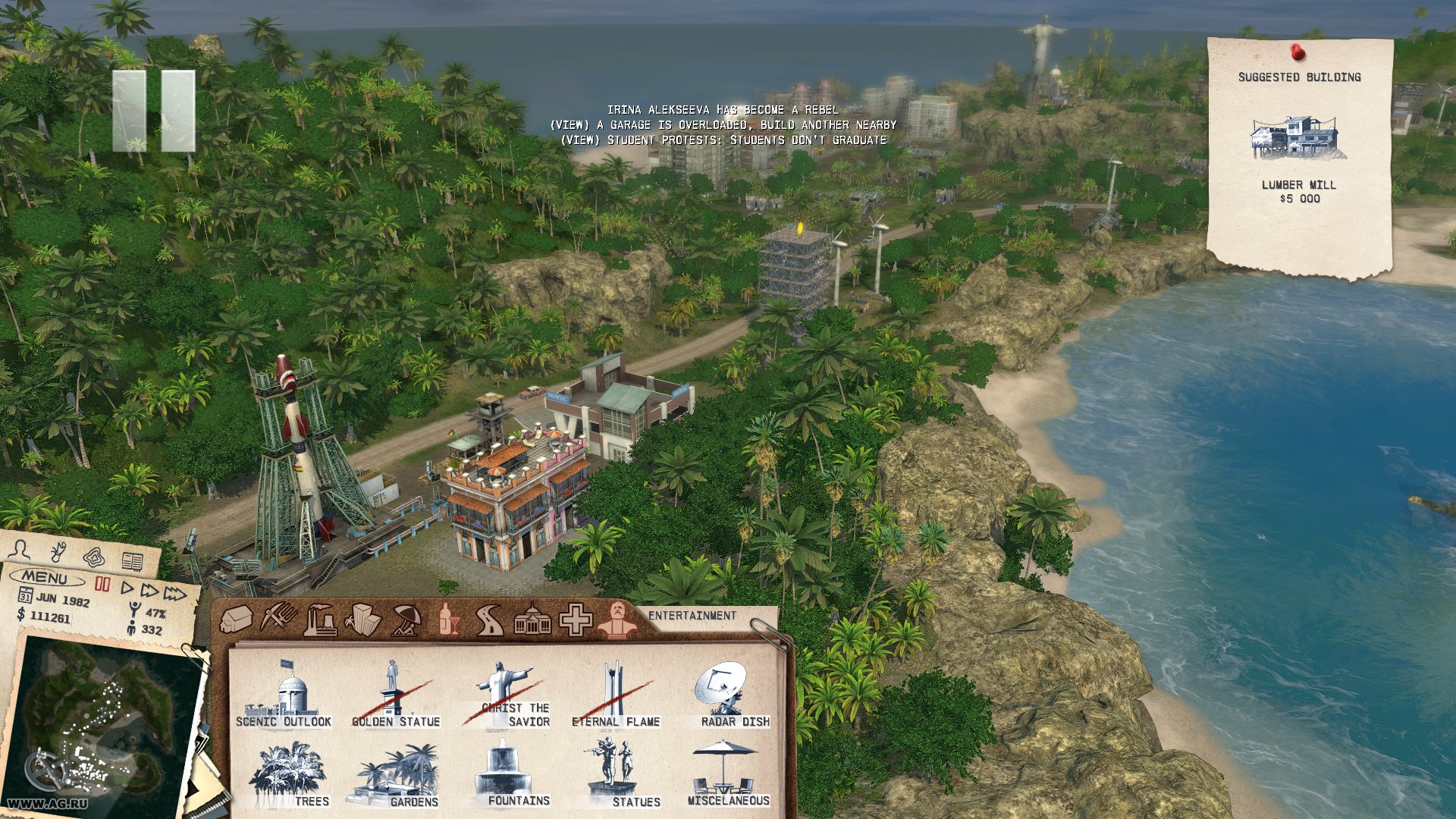Open the main Menu button
Screen dimensions: 1456x819
click(46, 578)
